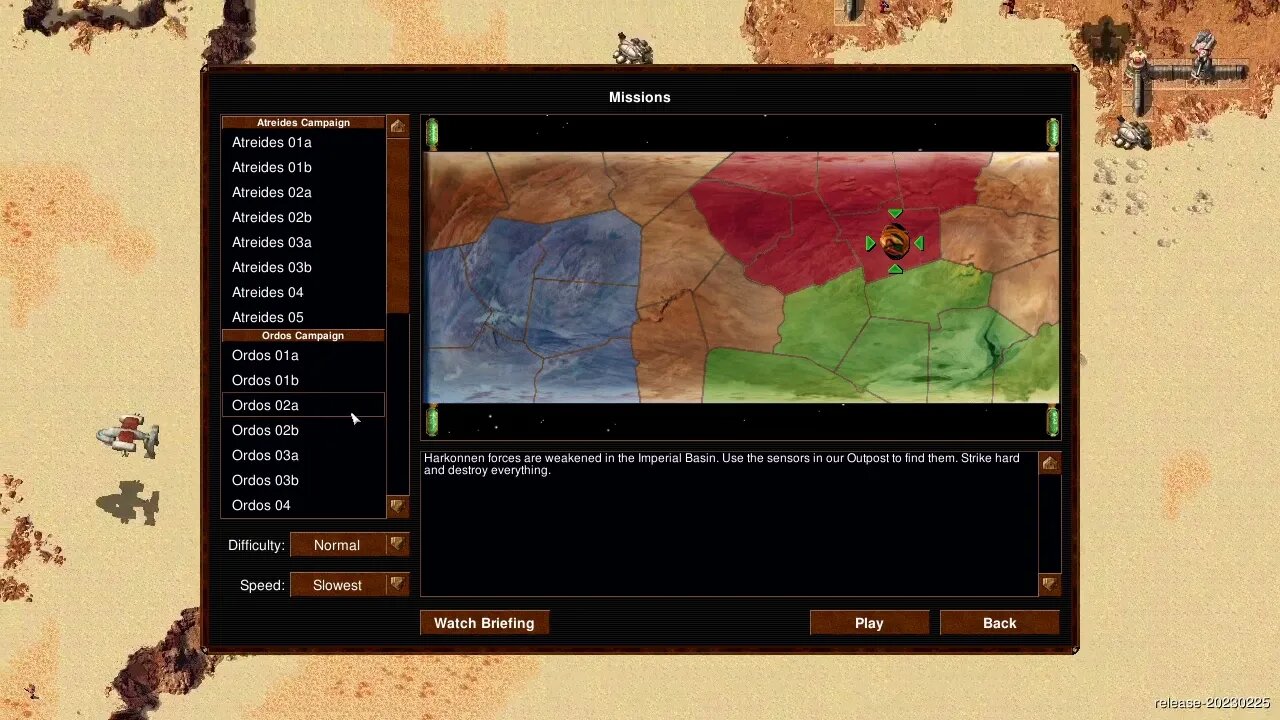Click the scroll-up arrow above the mission list

pyautogui.click(x=397, y=125)
